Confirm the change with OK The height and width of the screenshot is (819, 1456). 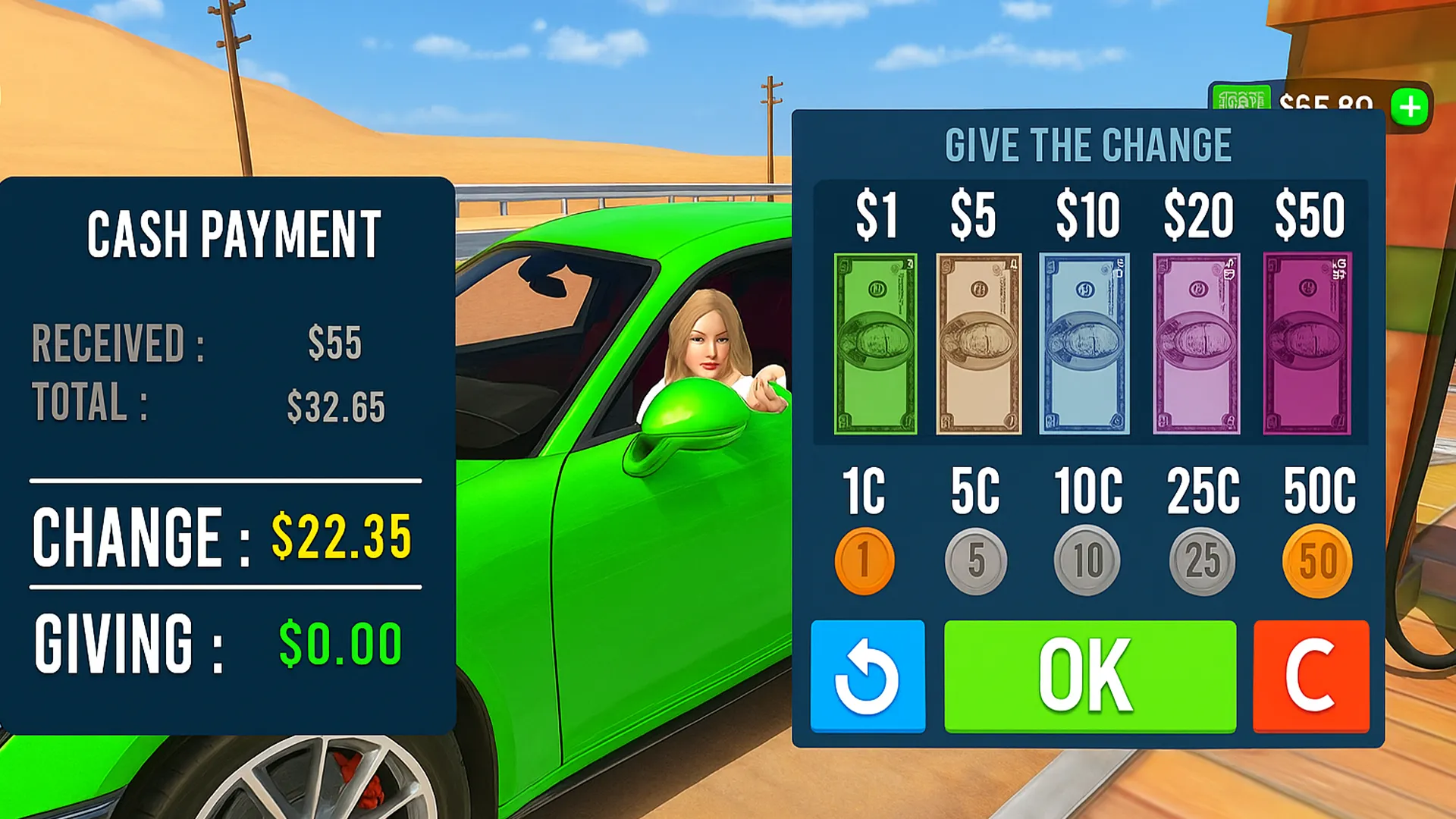(x=1090, y=676)
